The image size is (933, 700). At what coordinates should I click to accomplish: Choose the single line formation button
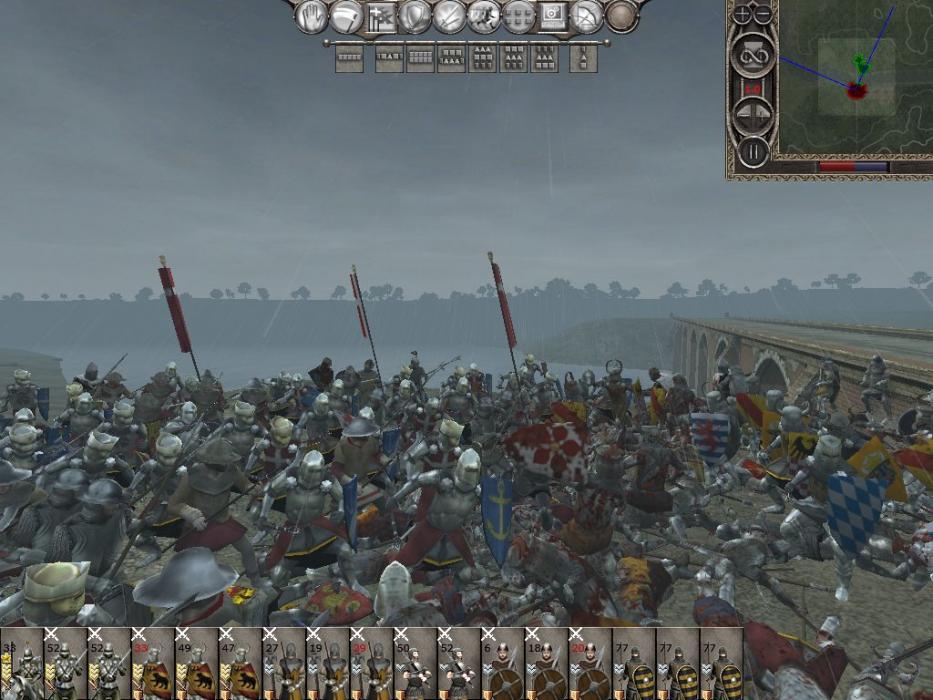click(349, 58)
